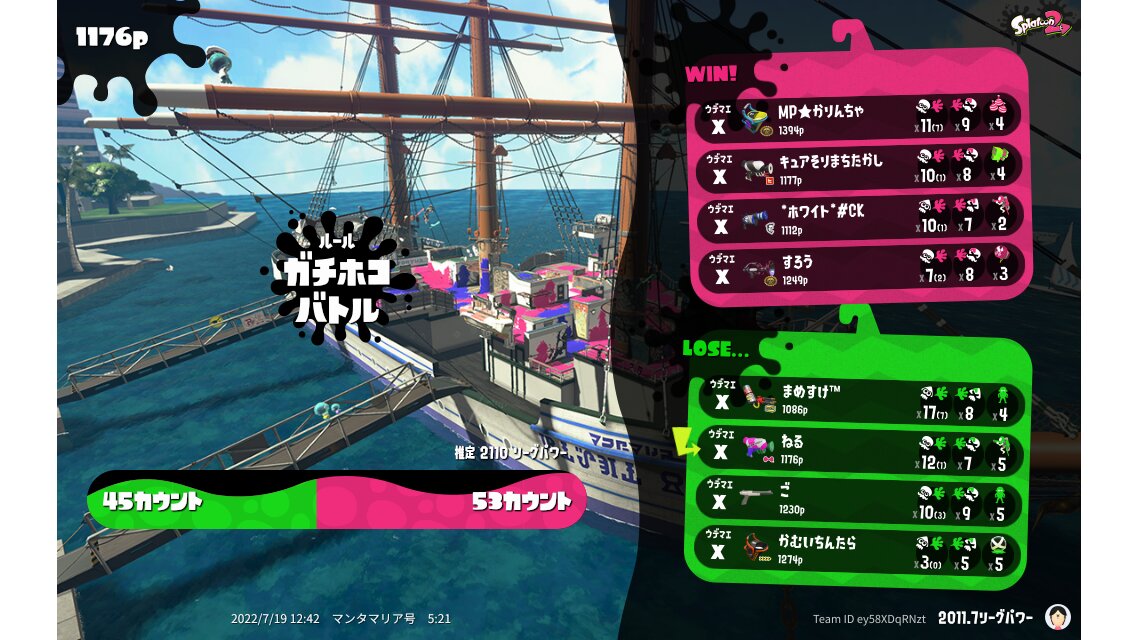Choose the キュアそりまちたかし player row
The height and width of the screenshot is (640, 1138).
point(858,166)
